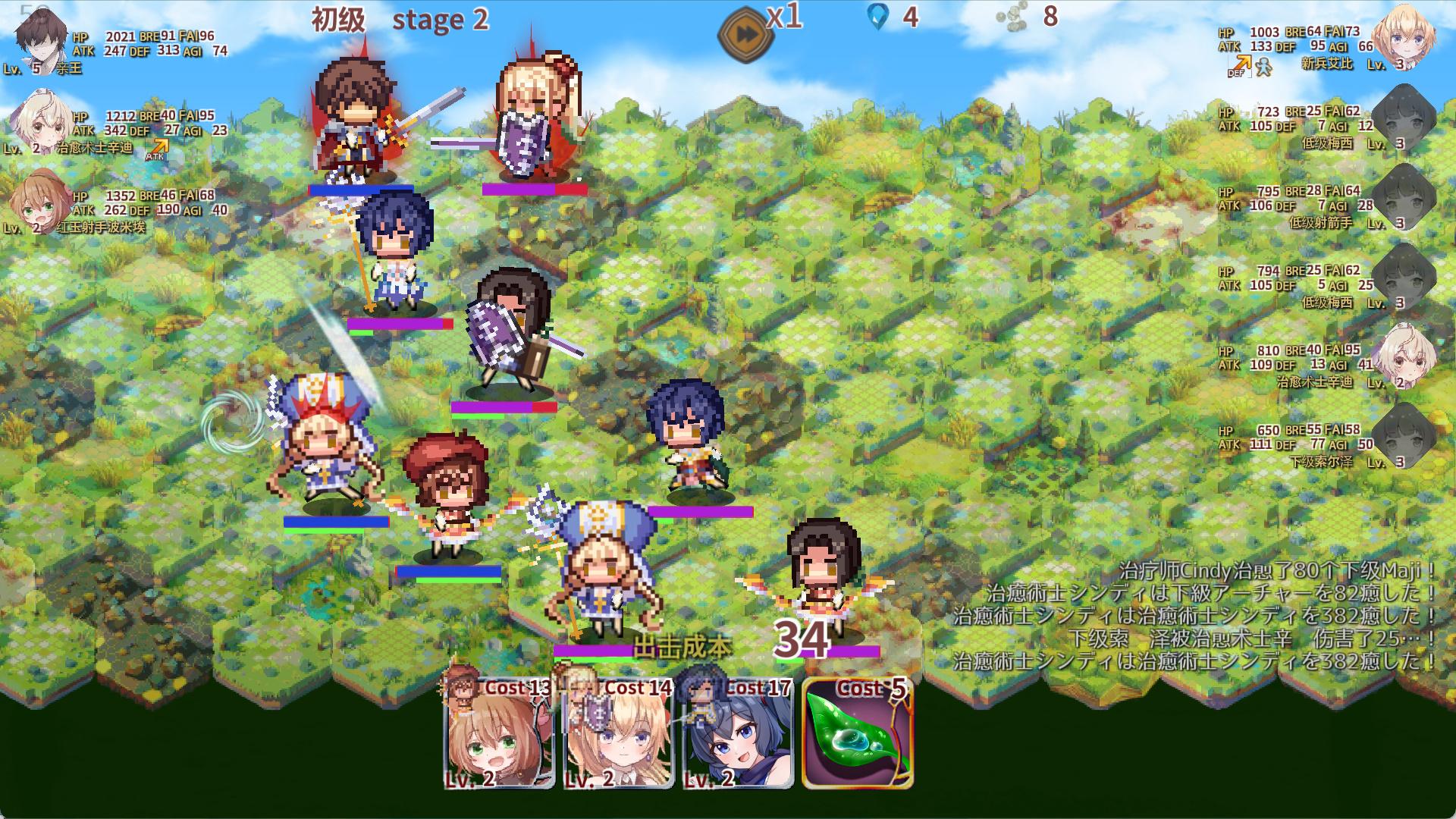
Task: View the enemy 下级索尔泽 silhouette portrait
Action: tap(1405, 435)
